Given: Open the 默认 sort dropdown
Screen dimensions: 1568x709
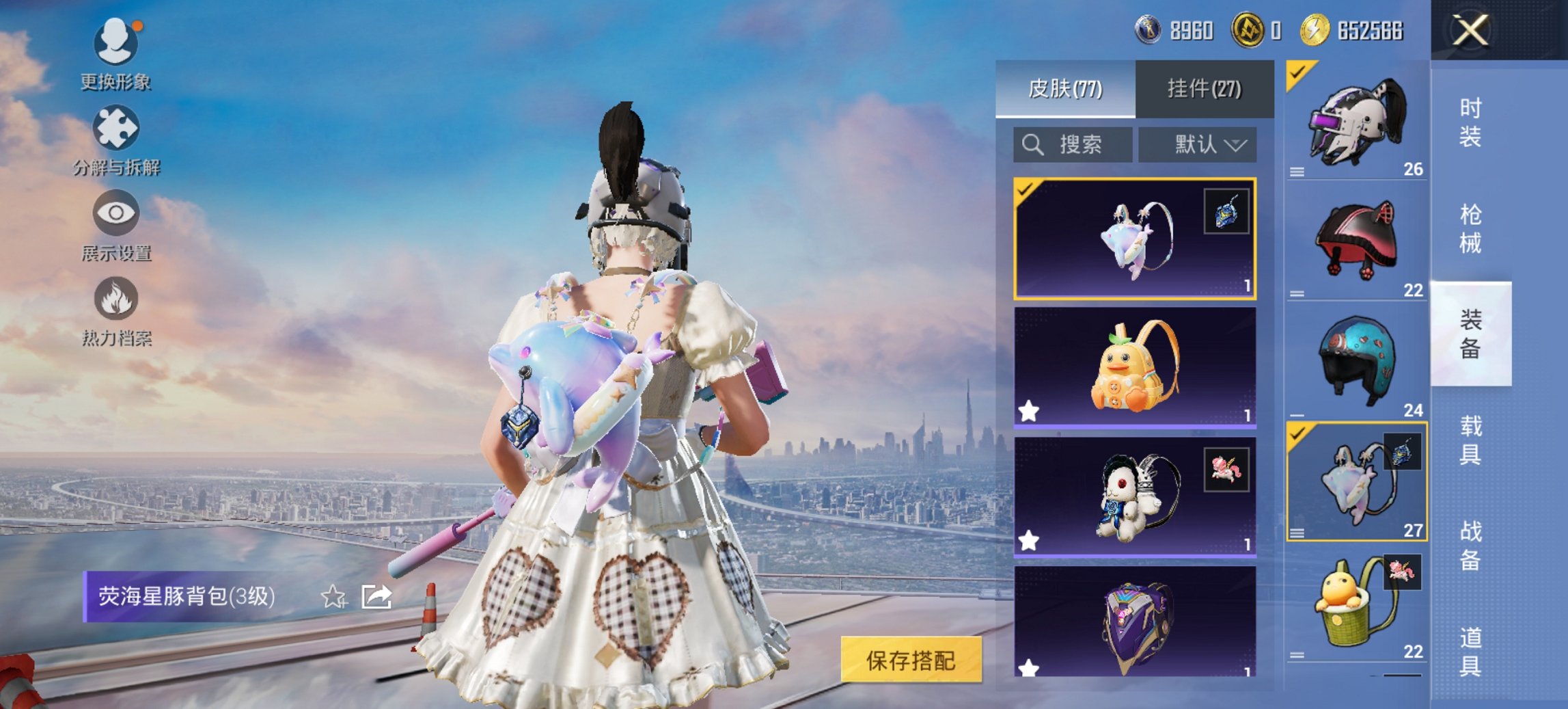Looking at the screenshot, I should (x=1196, y=144).
